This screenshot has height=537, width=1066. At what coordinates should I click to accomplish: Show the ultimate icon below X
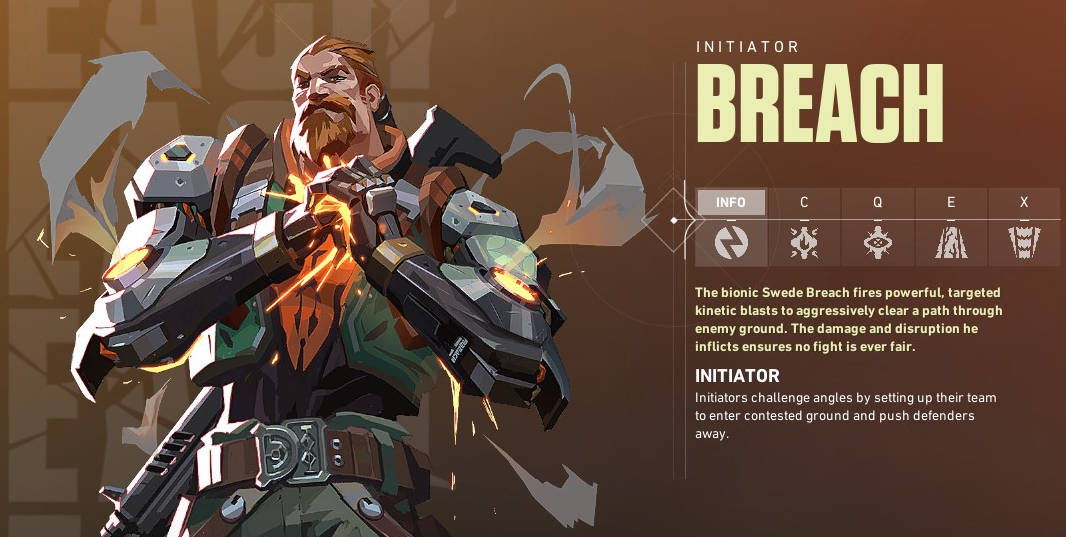click(x=1024, y=243)
